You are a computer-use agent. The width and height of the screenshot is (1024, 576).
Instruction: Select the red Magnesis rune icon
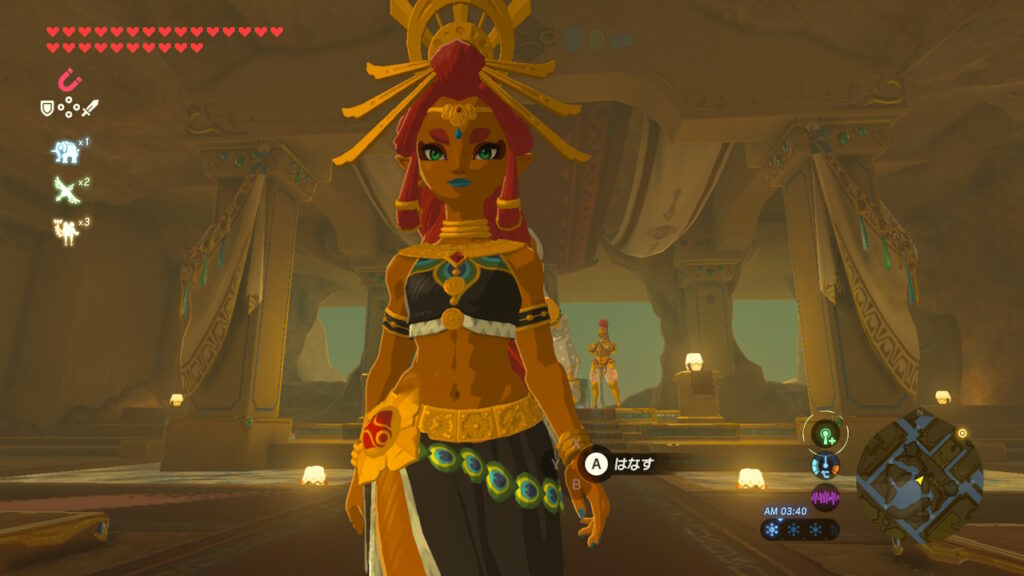click(x=70, y=80)
